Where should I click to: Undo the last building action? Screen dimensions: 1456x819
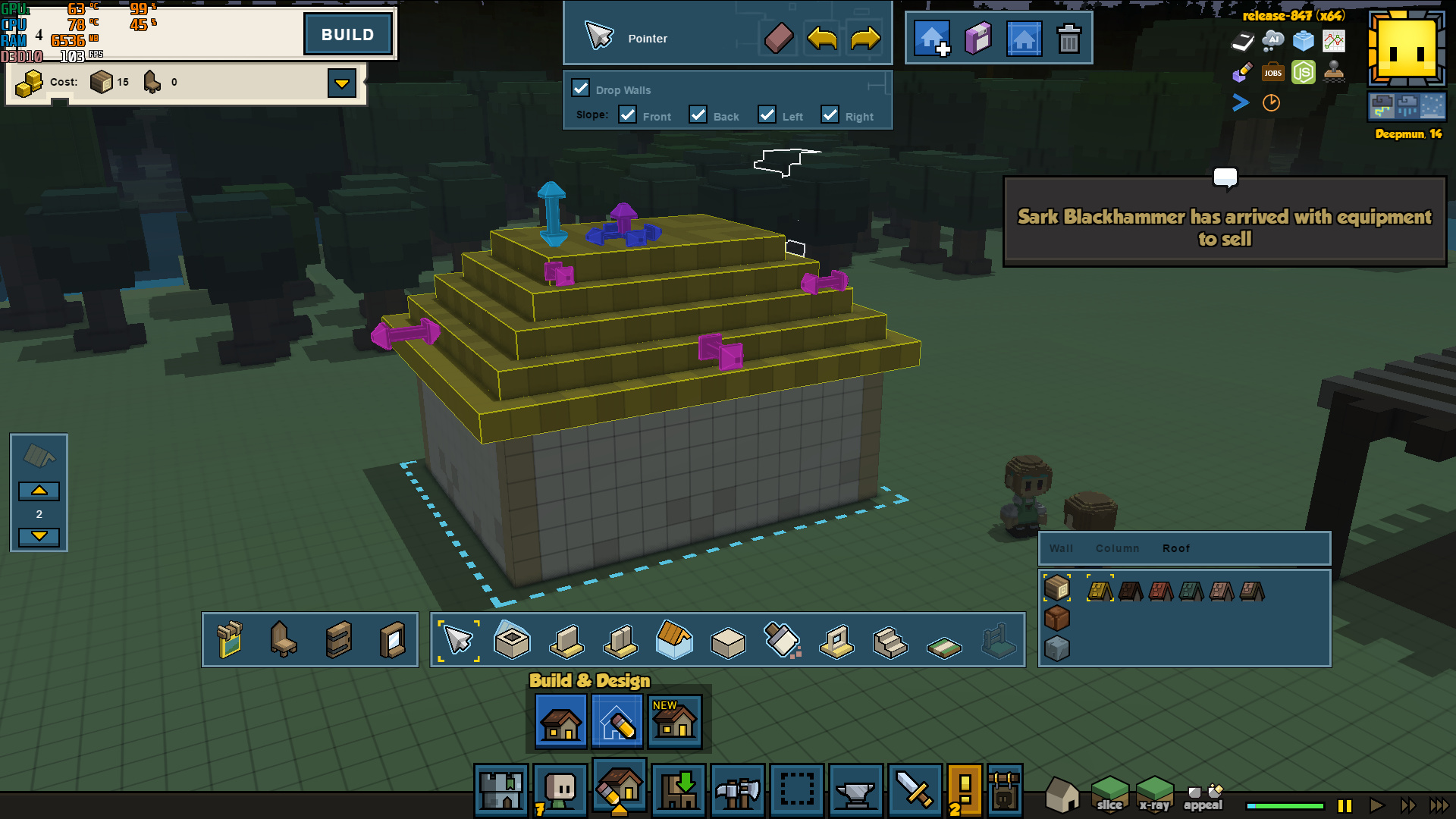tap(822, 38)
